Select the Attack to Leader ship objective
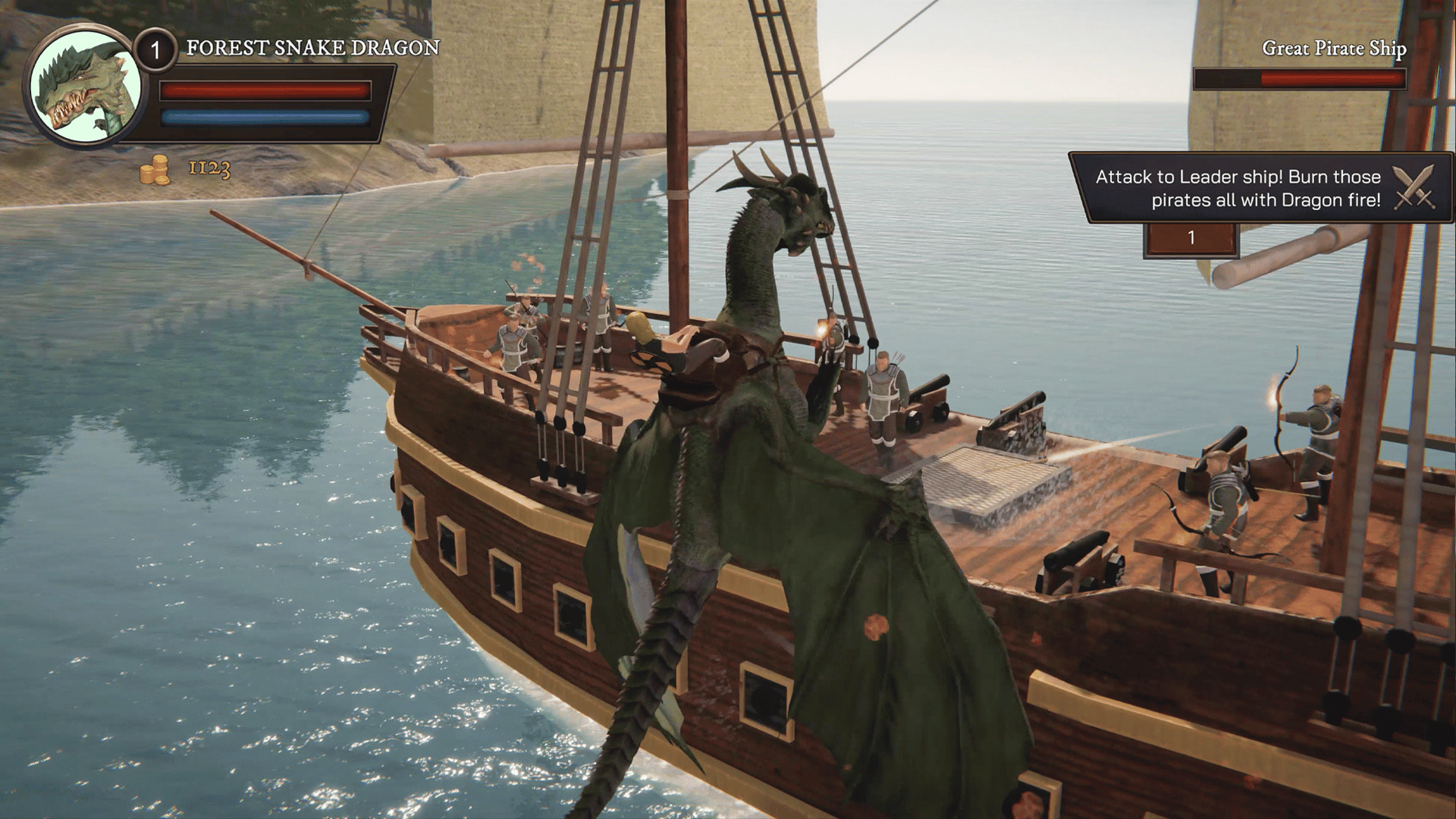This screenshot has height=819, width=1456. click(x=1238, y=188)
